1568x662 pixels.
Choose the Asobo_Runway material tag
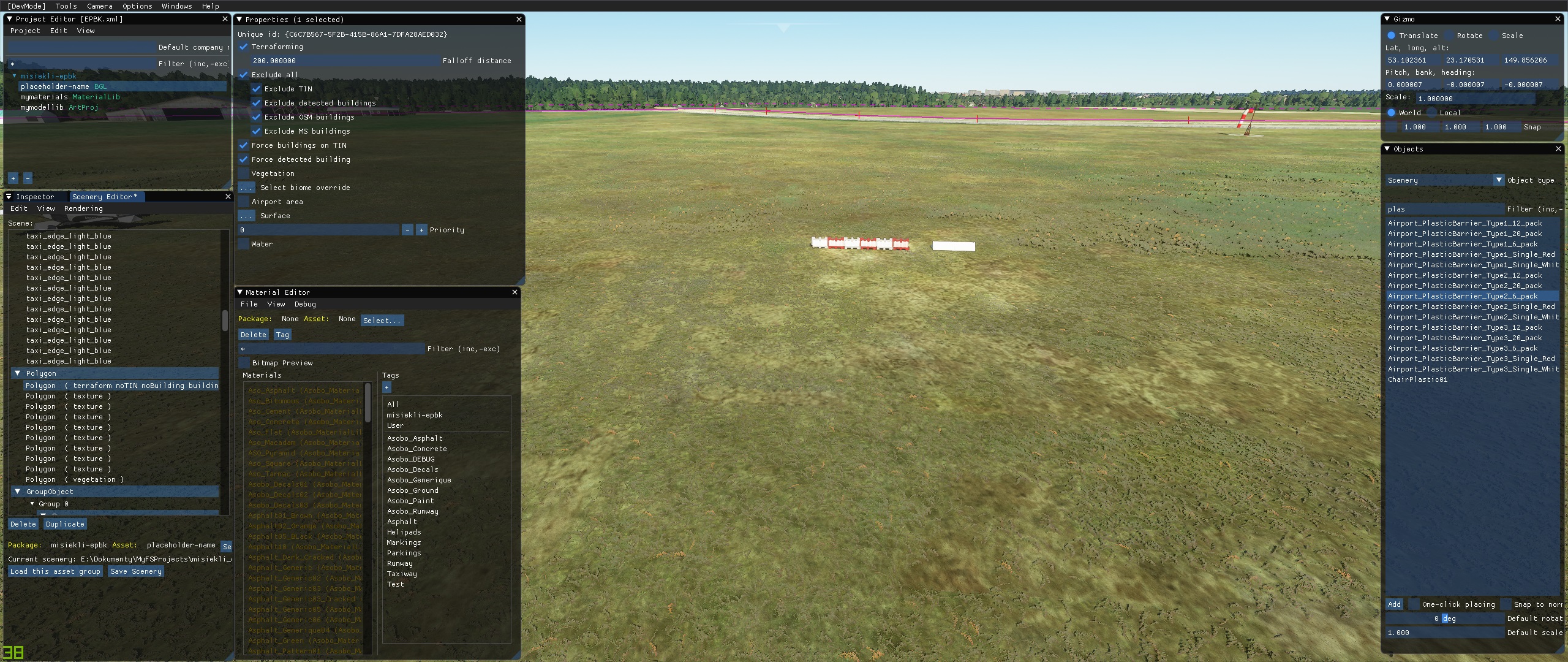point(412,511)
